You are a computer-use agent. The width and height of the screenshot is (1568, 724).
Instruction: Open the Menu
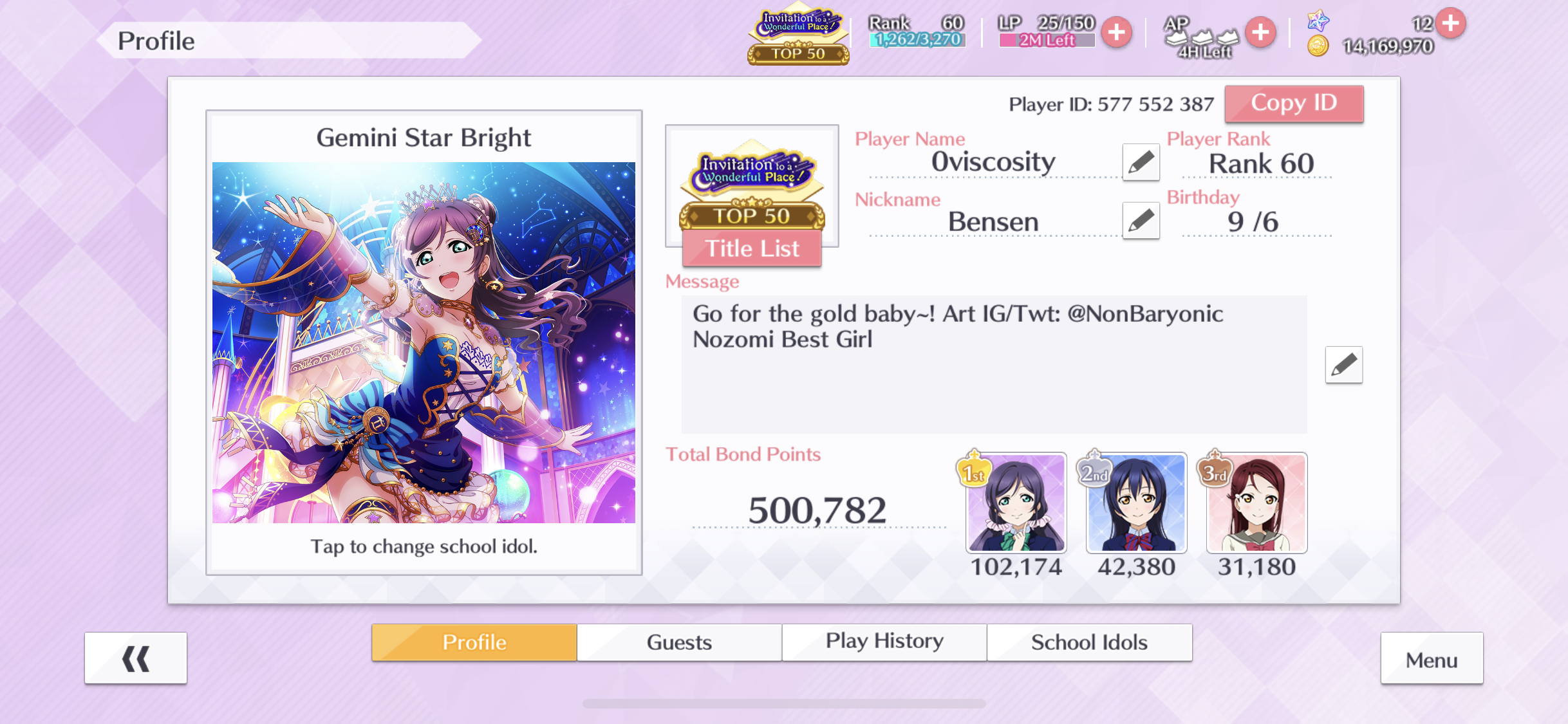click(1432, 660)
